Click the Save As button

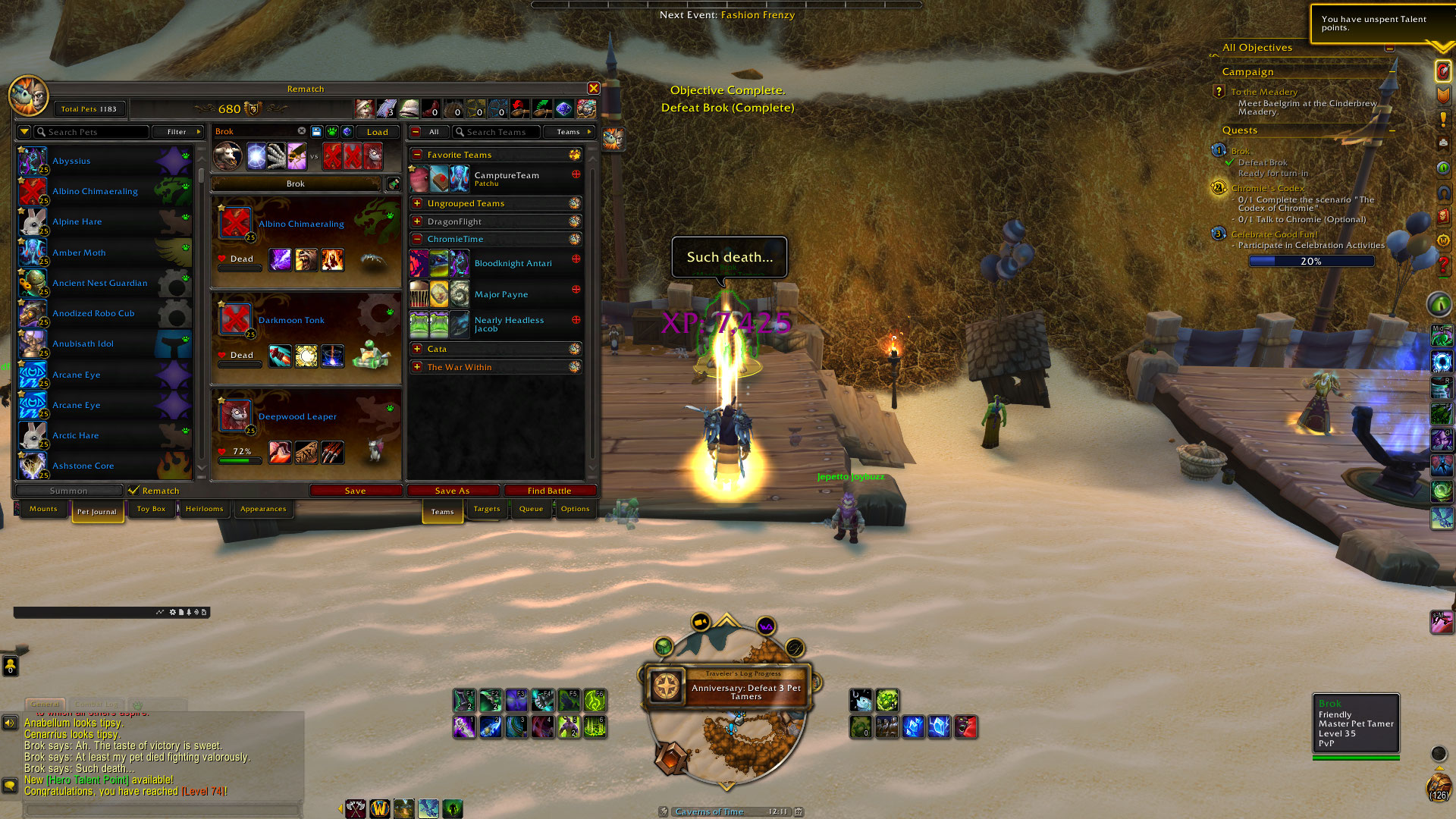click(452, 491)
